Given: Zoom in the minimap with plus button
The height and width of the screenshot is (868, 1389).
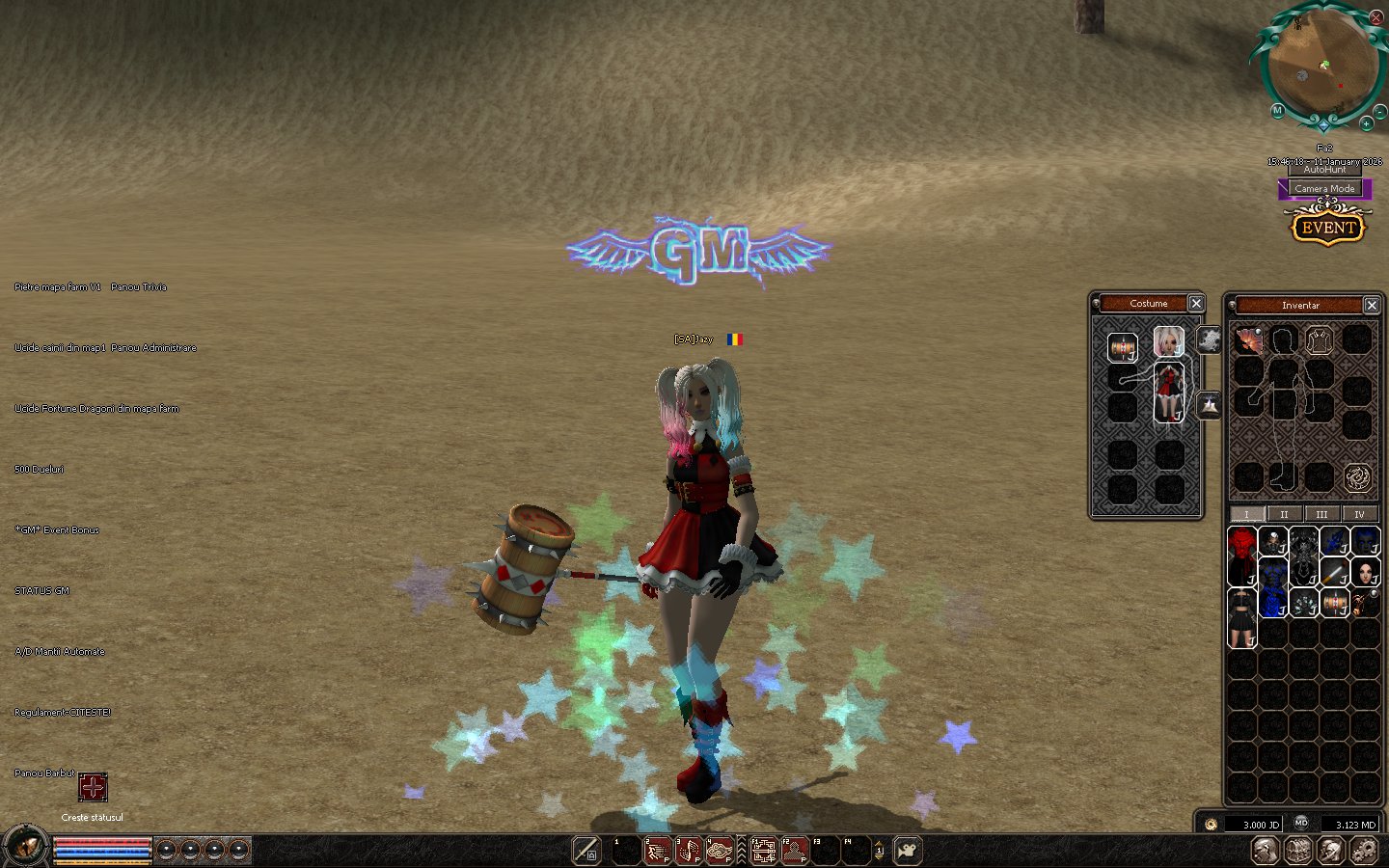Looking at the screenshot, I should pyautogui.click(x=1366, y=123).
